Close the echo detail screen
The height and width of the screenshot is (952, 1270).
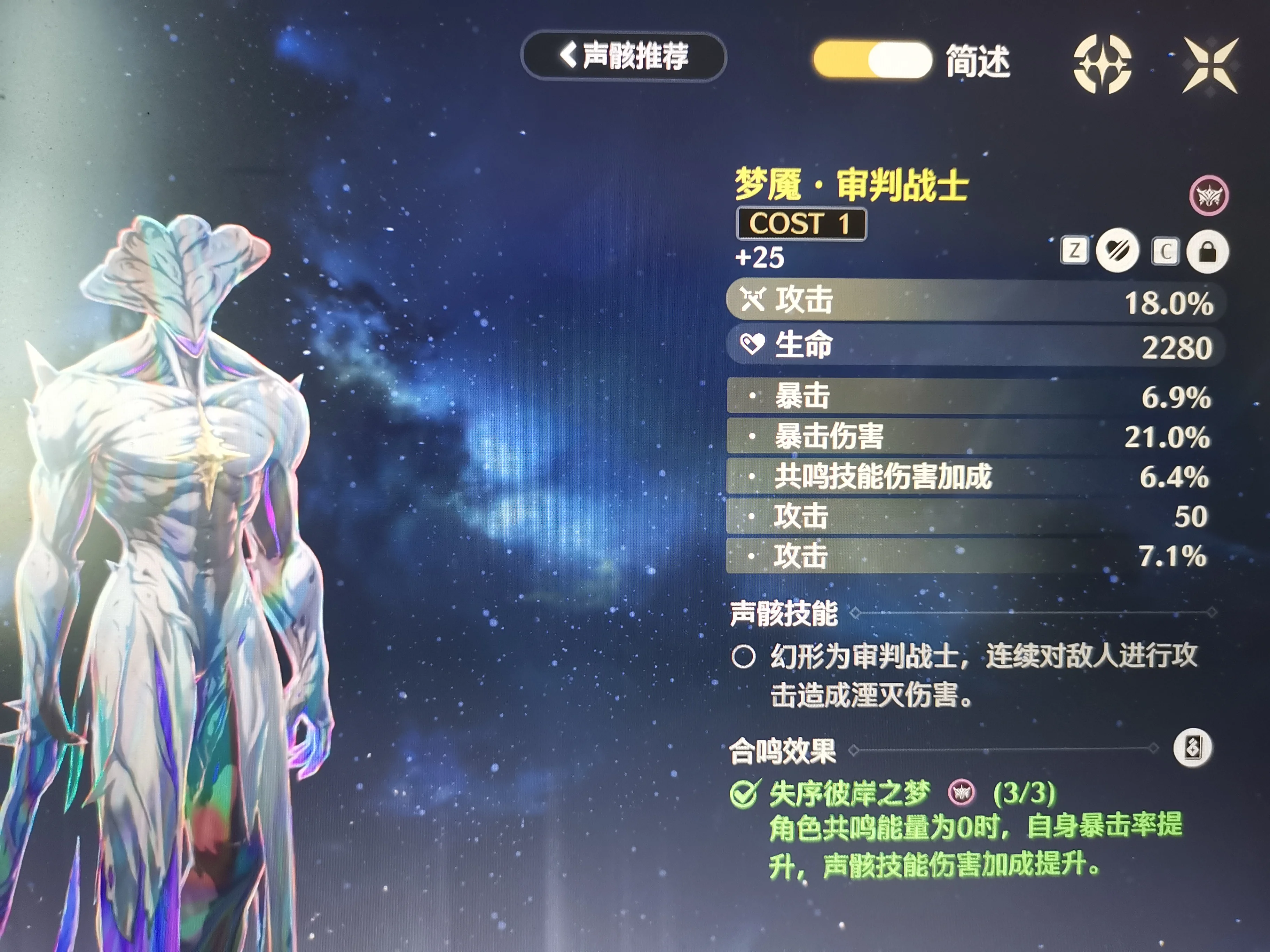click(1210, 65)
